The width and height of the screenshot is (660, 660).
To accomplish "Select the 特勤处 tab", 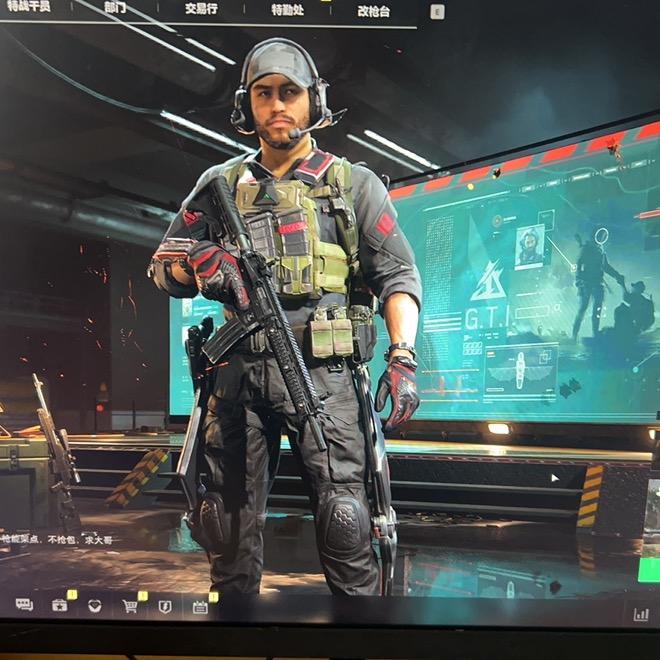I will pos(288,10).
